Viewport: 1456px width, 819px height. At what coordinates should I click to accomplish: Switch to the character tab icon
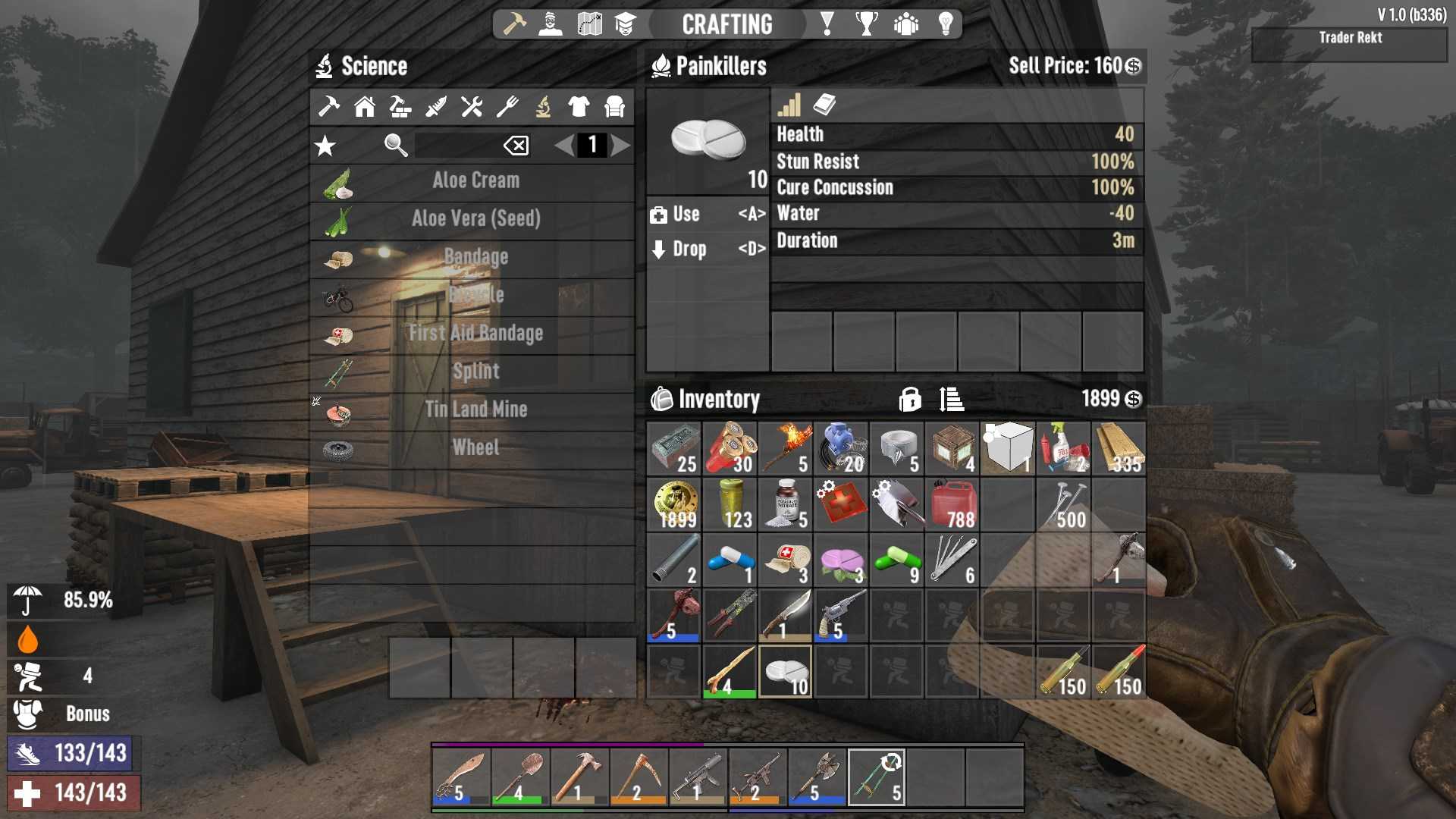(x=551, y=24)
